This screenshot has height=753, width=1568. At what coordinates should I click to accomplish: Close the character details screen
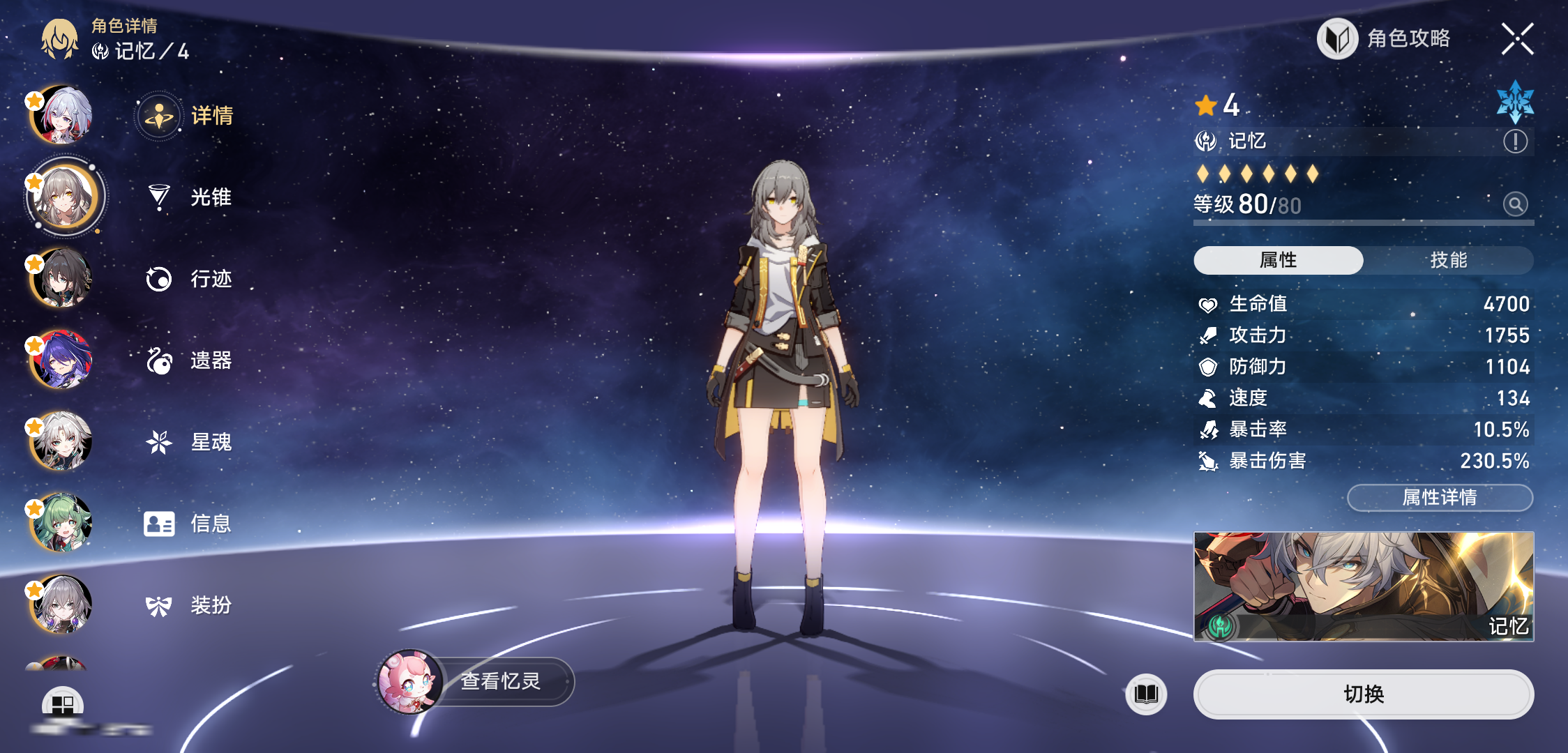(x=1517, y=39)
